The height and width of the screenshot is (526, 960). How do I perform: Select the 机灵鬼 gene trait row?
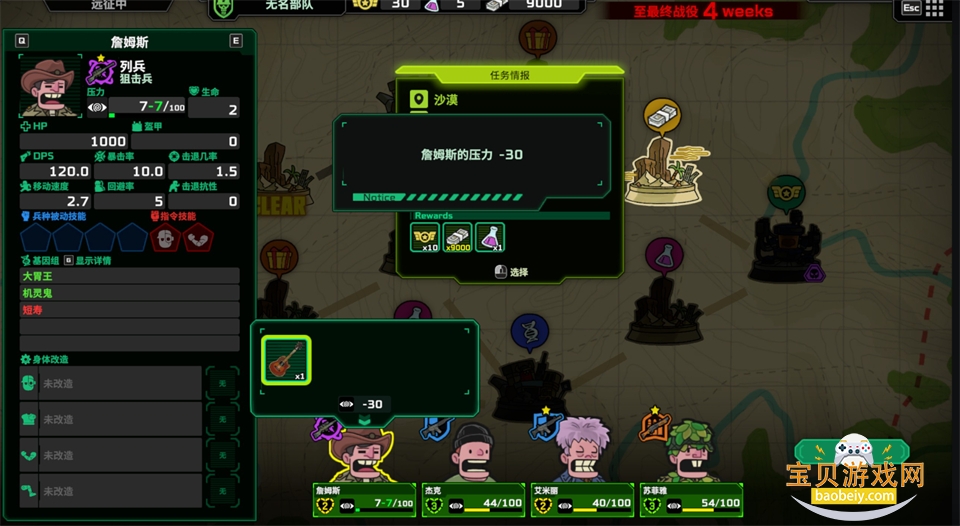(130, 293)
